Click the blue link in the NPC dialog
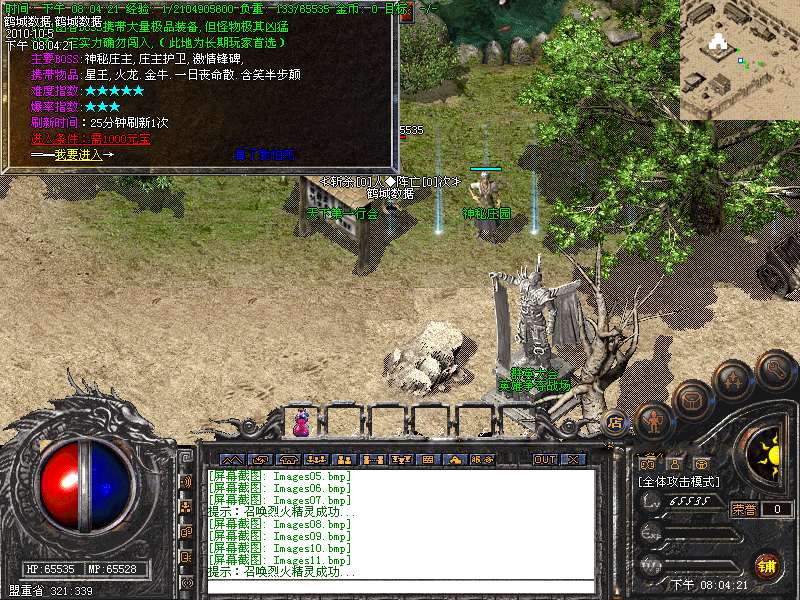 click(x=265, y=155)
